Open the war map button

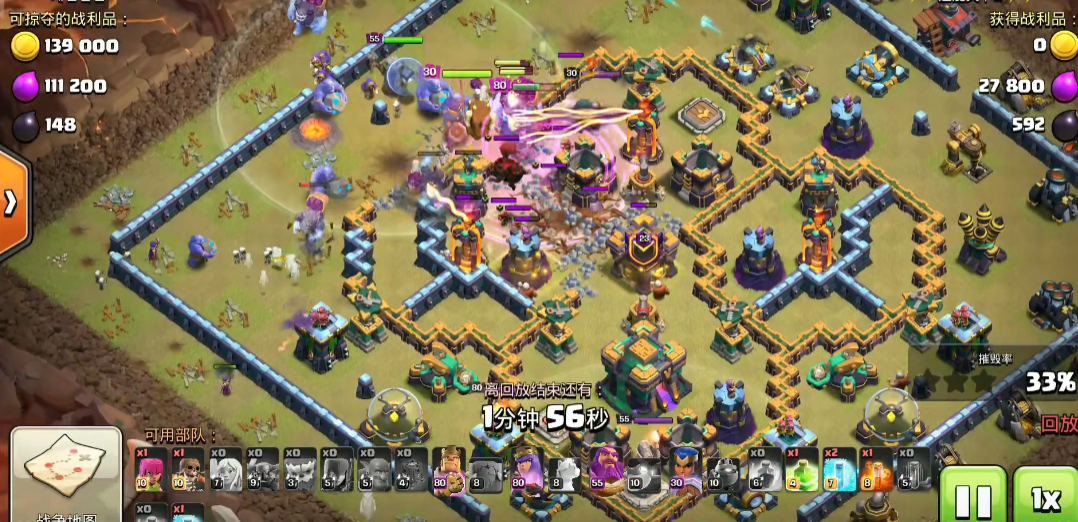click(66, 476)
